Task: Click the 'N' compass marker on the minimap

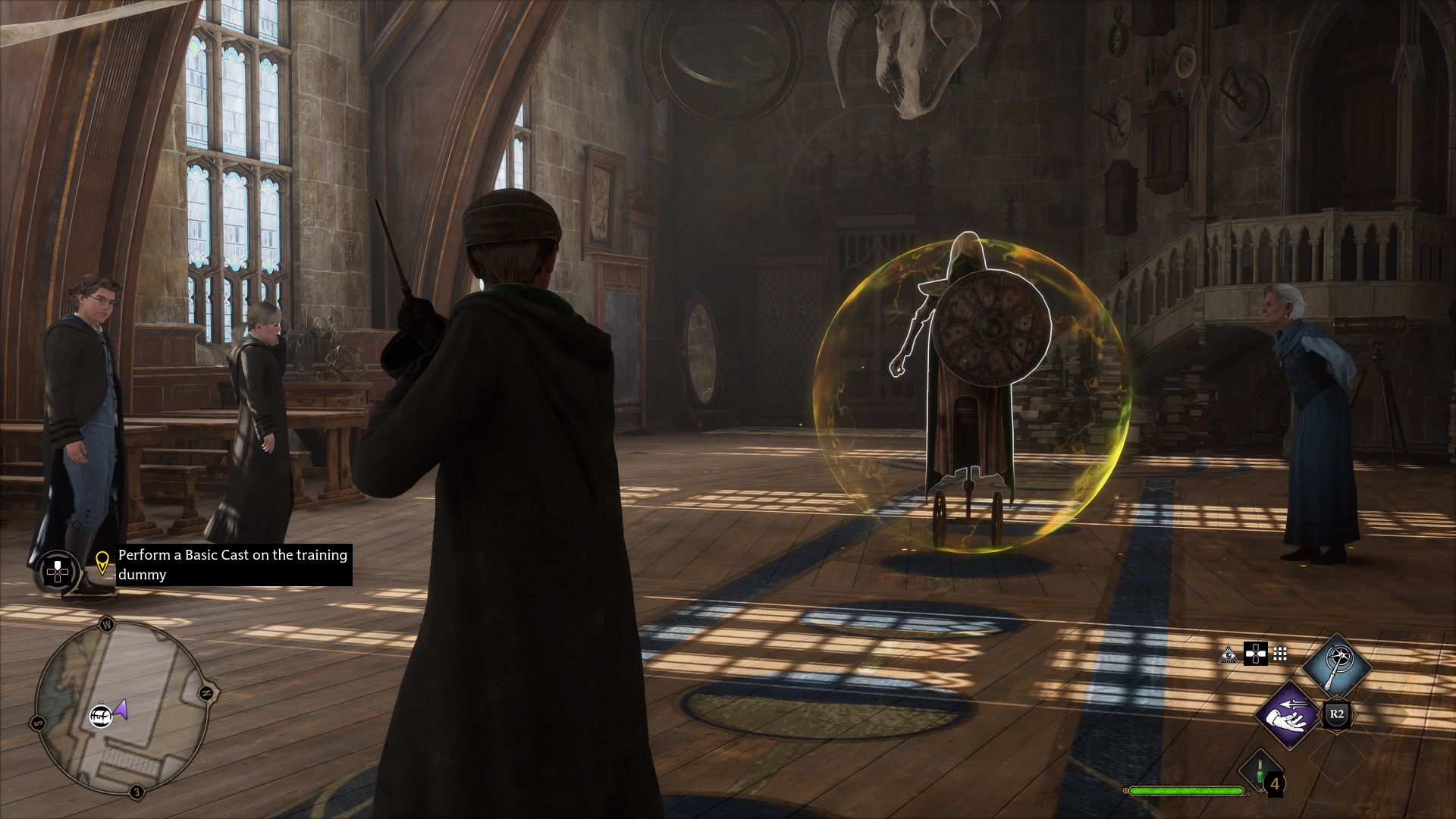Action: click(206, 693)
